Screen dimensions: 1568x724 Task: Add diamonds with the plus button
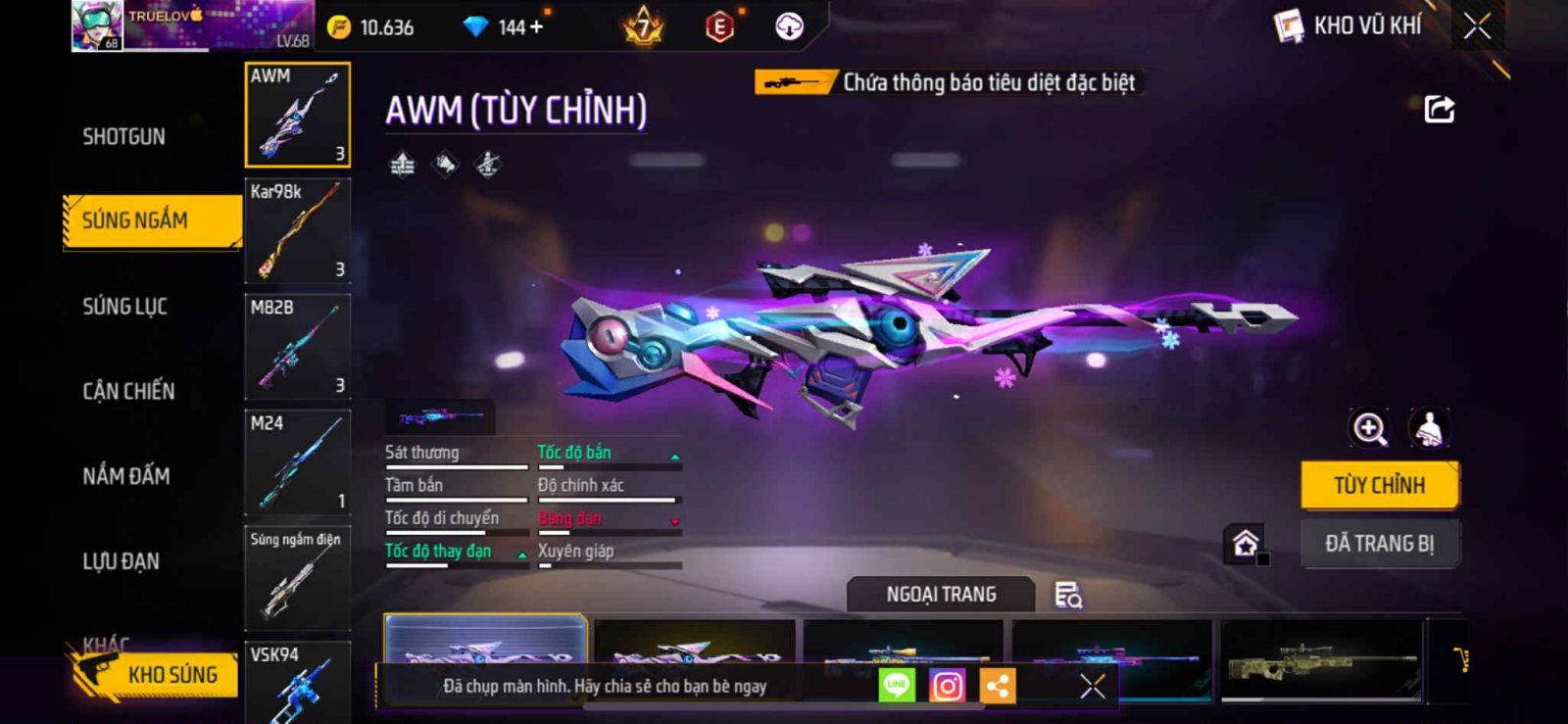[x=535, y=26]
